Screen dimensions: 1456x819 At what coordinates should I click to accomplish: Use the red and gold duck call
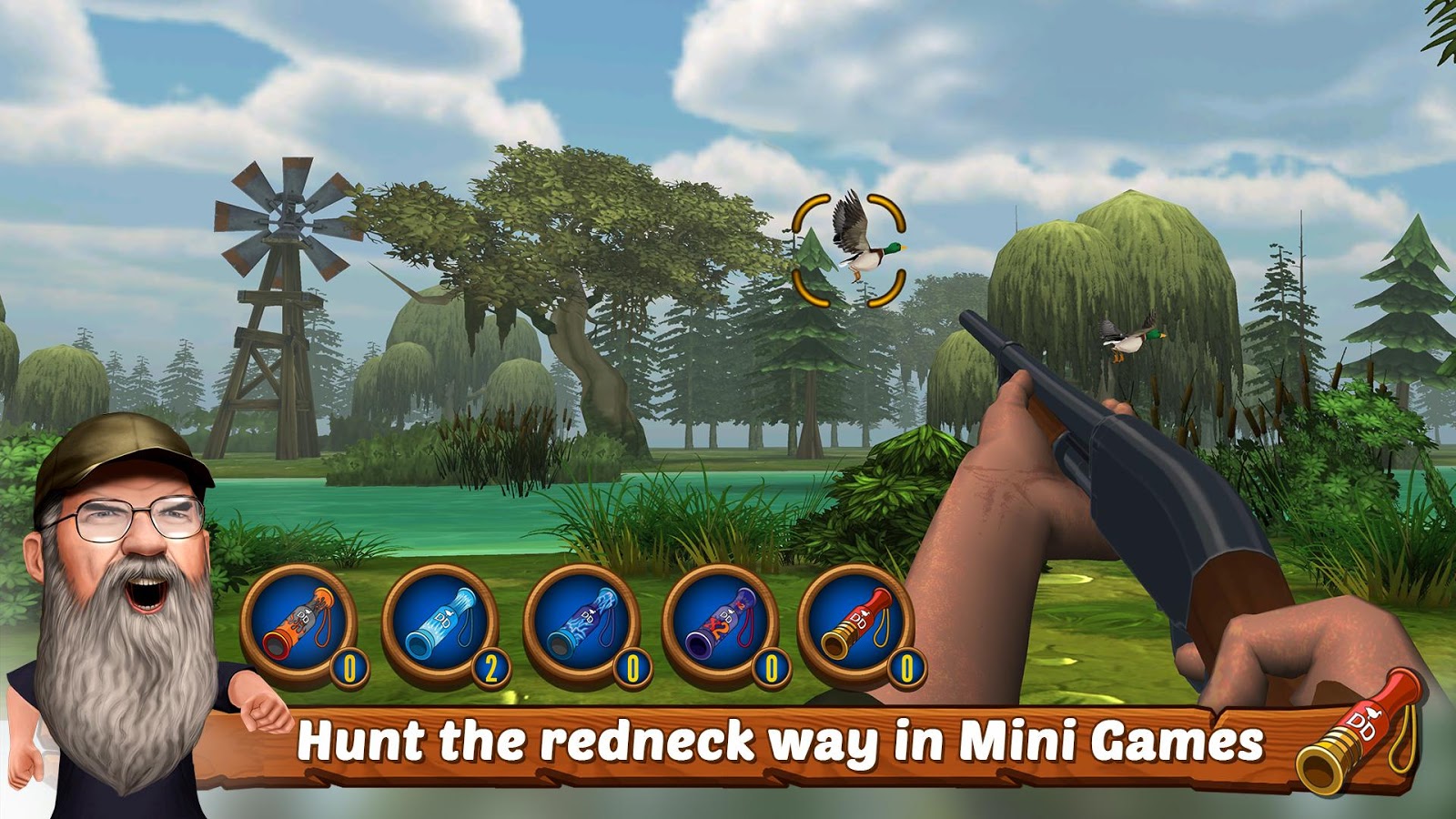(855, 624)
